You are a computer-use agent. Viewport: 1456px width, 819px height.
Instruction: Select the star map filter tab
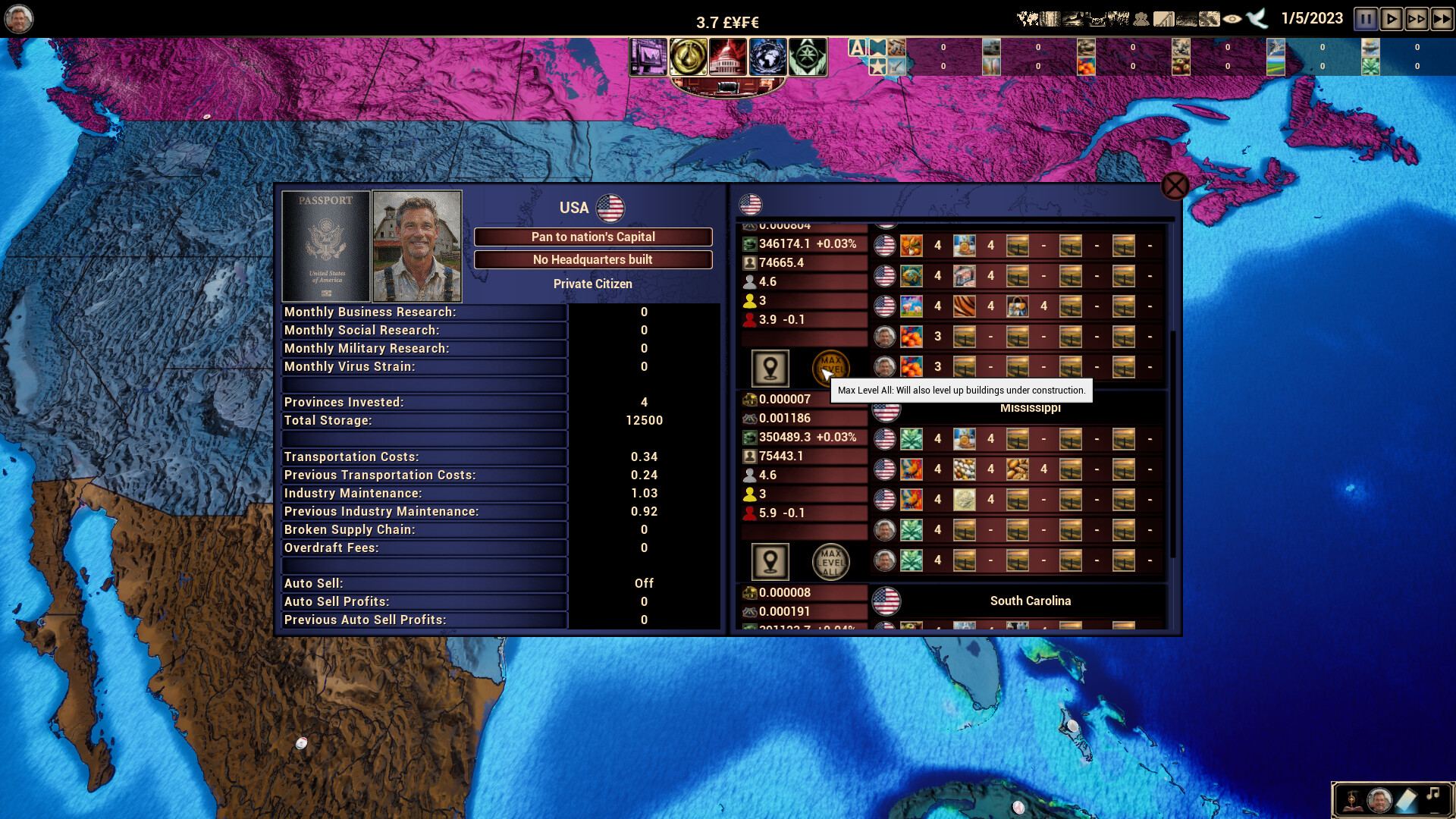point(878,67)
